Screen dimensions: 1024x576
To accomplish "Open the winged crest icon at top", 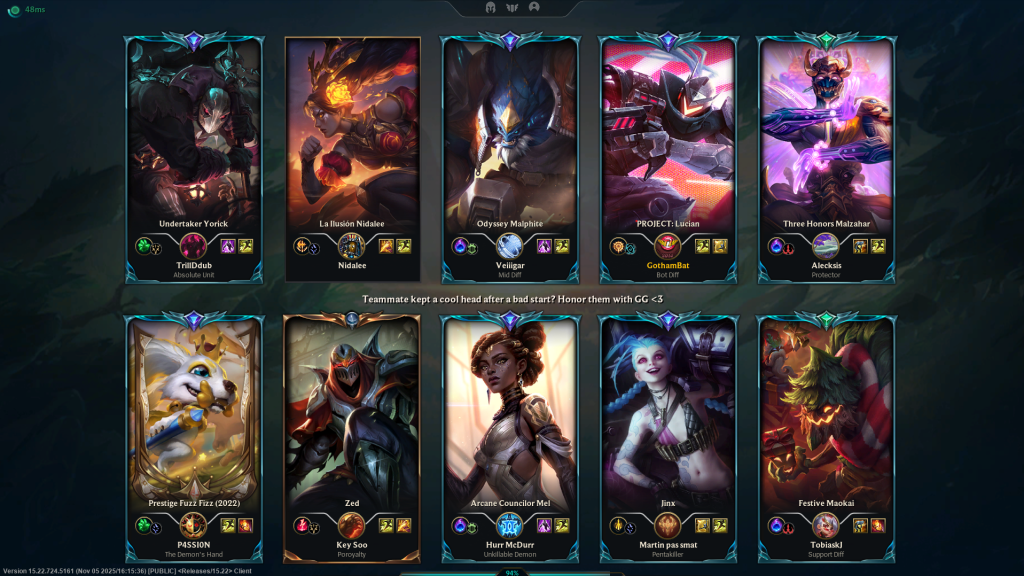I will click(512, 7).
